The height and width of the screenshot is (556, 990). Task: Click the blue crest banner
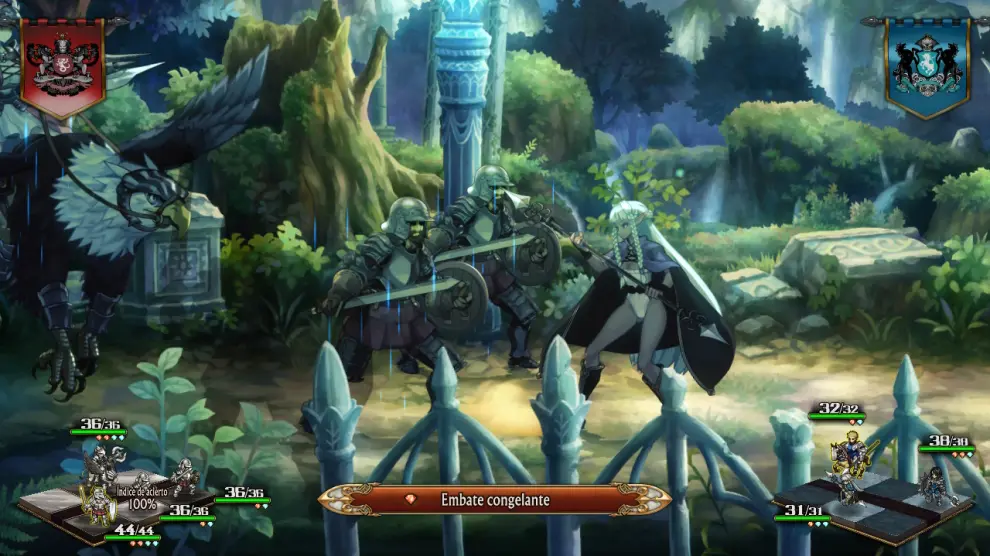point(926,65)
